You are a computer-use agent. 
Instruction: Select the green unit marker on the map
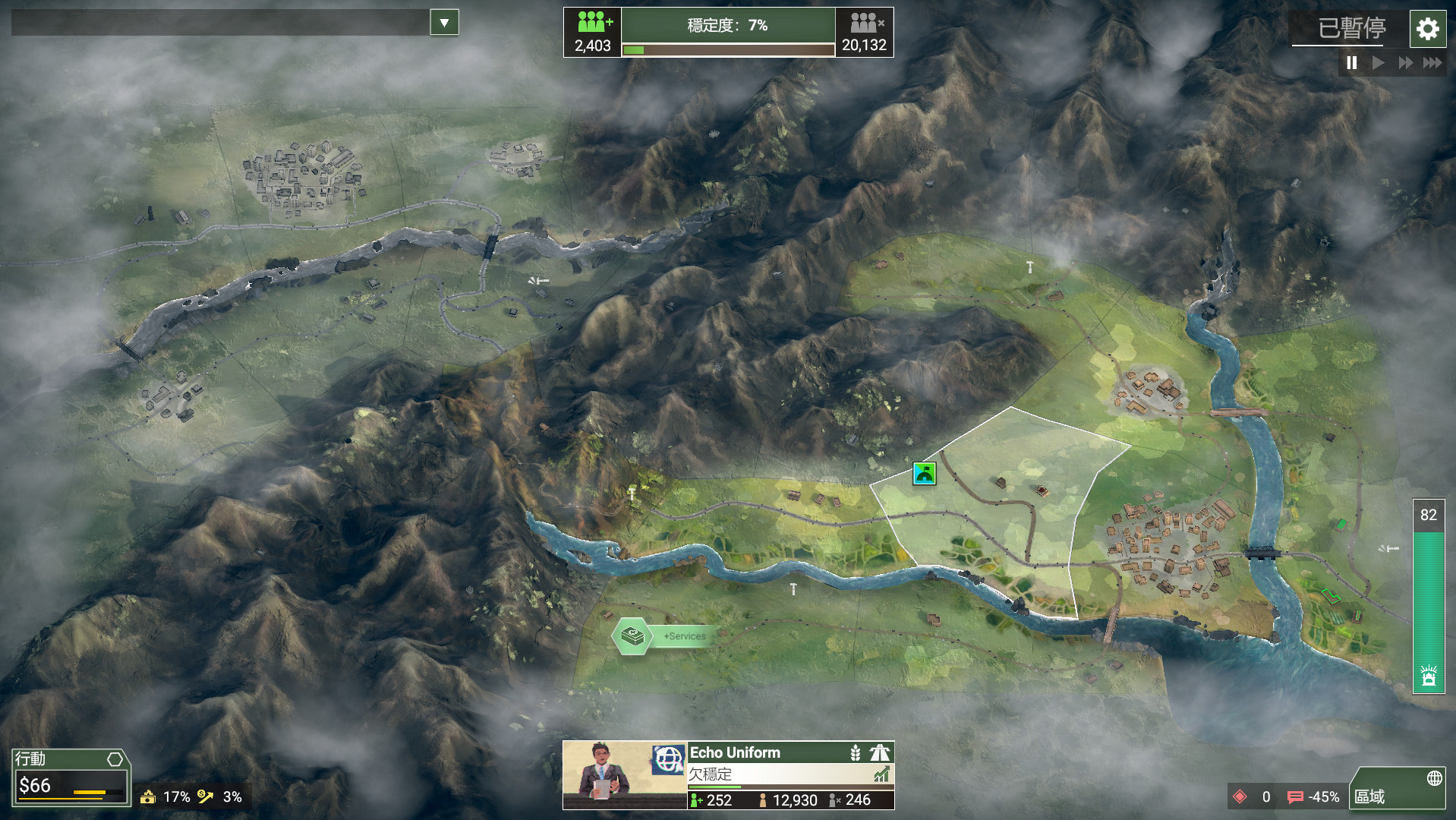click(924, 474)
